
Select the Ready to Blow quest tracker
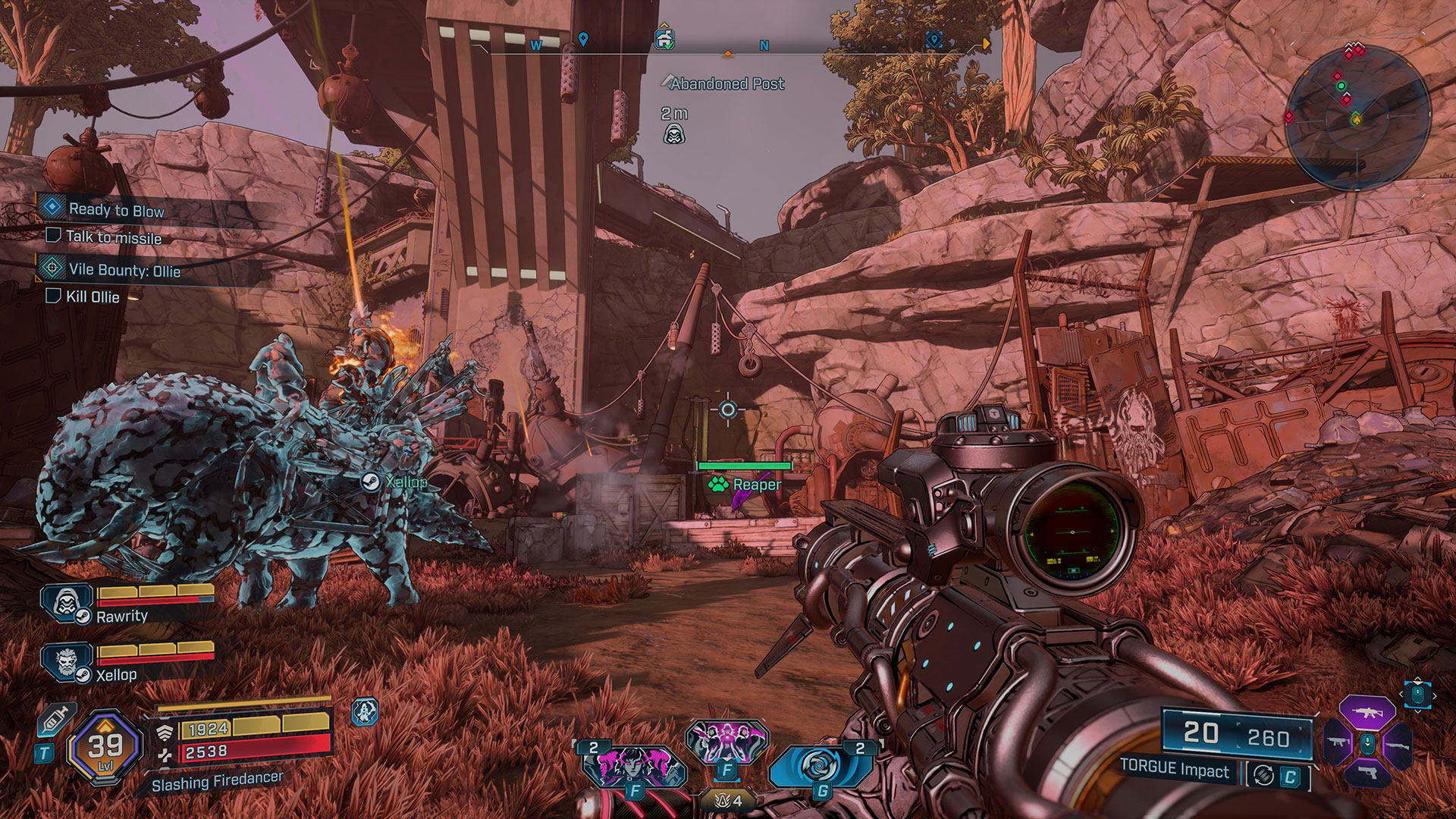(x=116, y=209)
